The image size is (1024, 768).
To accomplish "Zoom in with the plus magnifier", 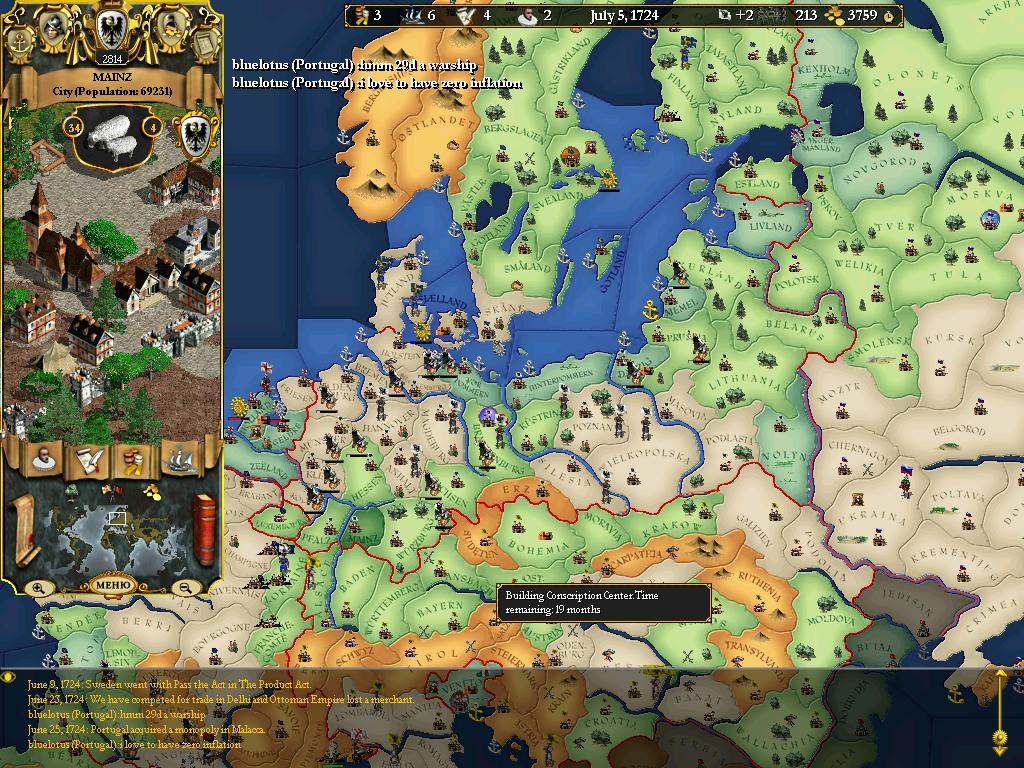I will pos(38,588).
